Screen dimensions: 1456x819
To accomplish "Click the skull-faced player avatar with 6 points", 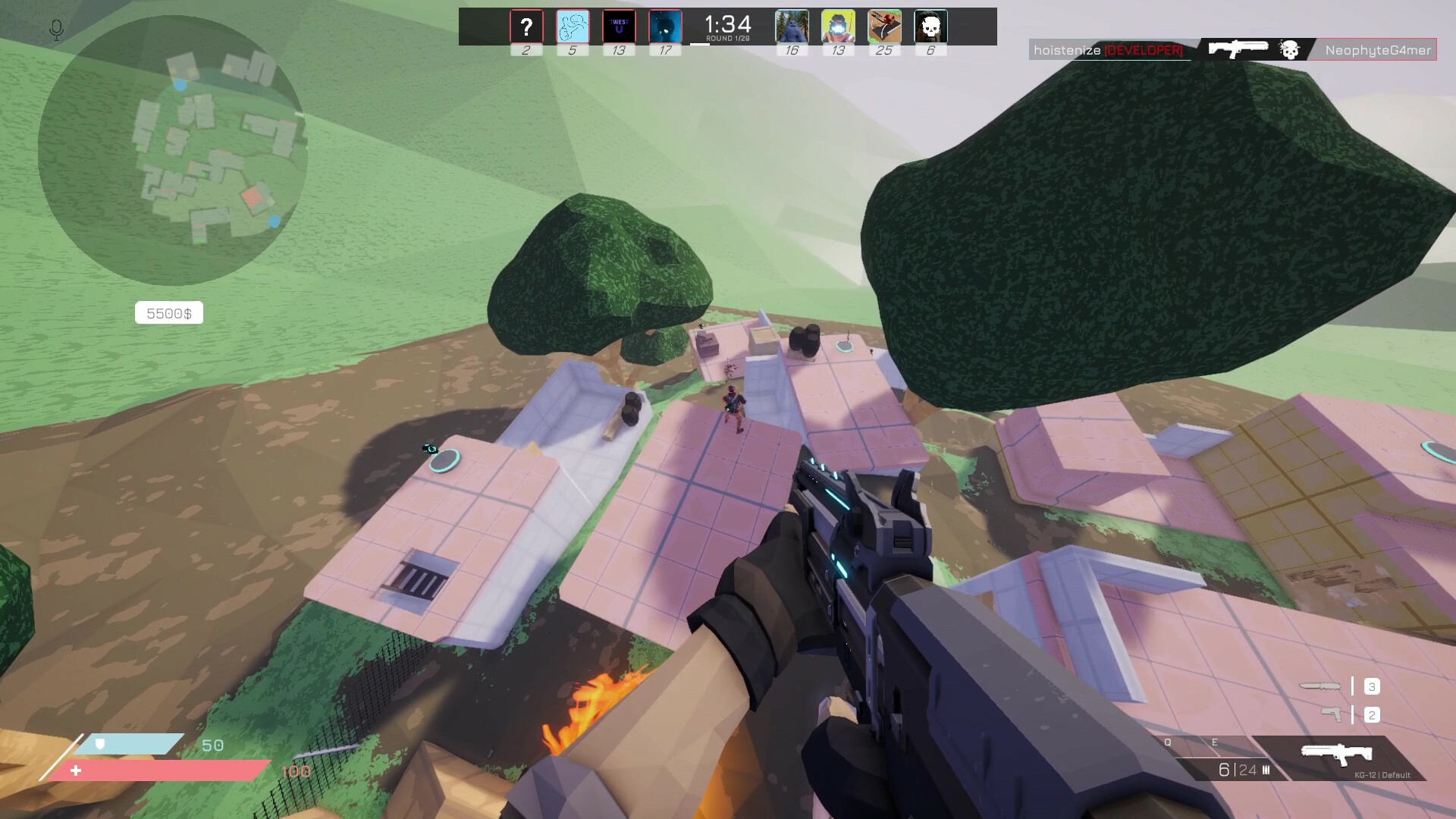I will pos(930,27).
